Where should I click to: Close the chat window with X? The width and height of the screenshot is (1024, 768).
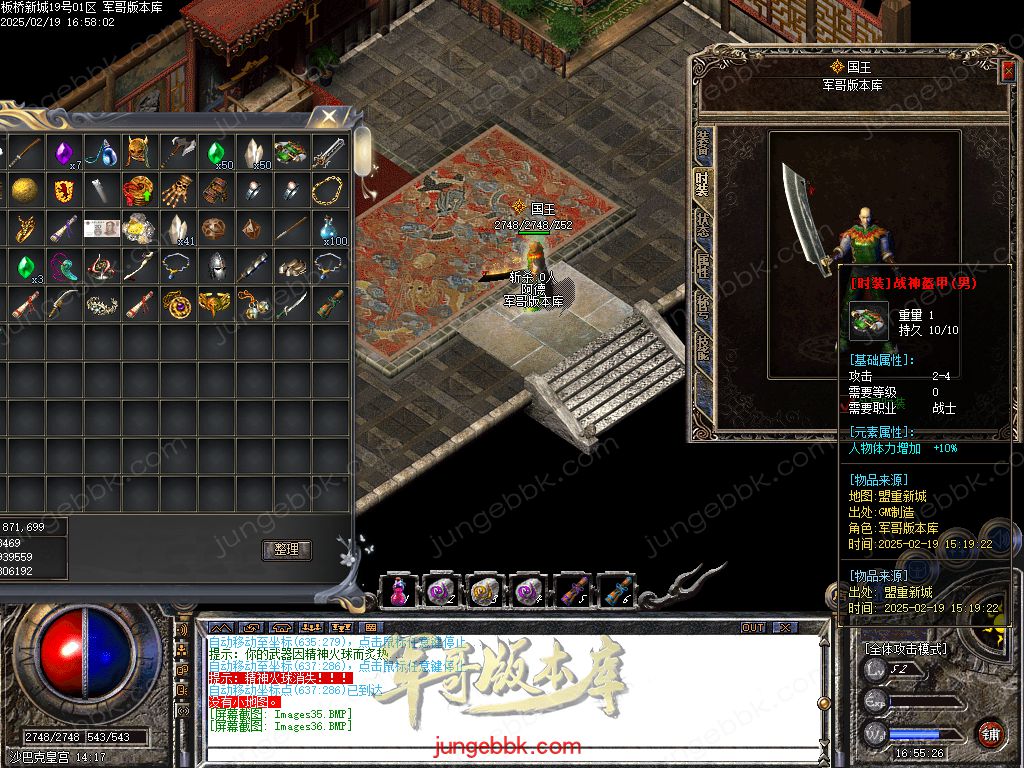tap(785, 627)
